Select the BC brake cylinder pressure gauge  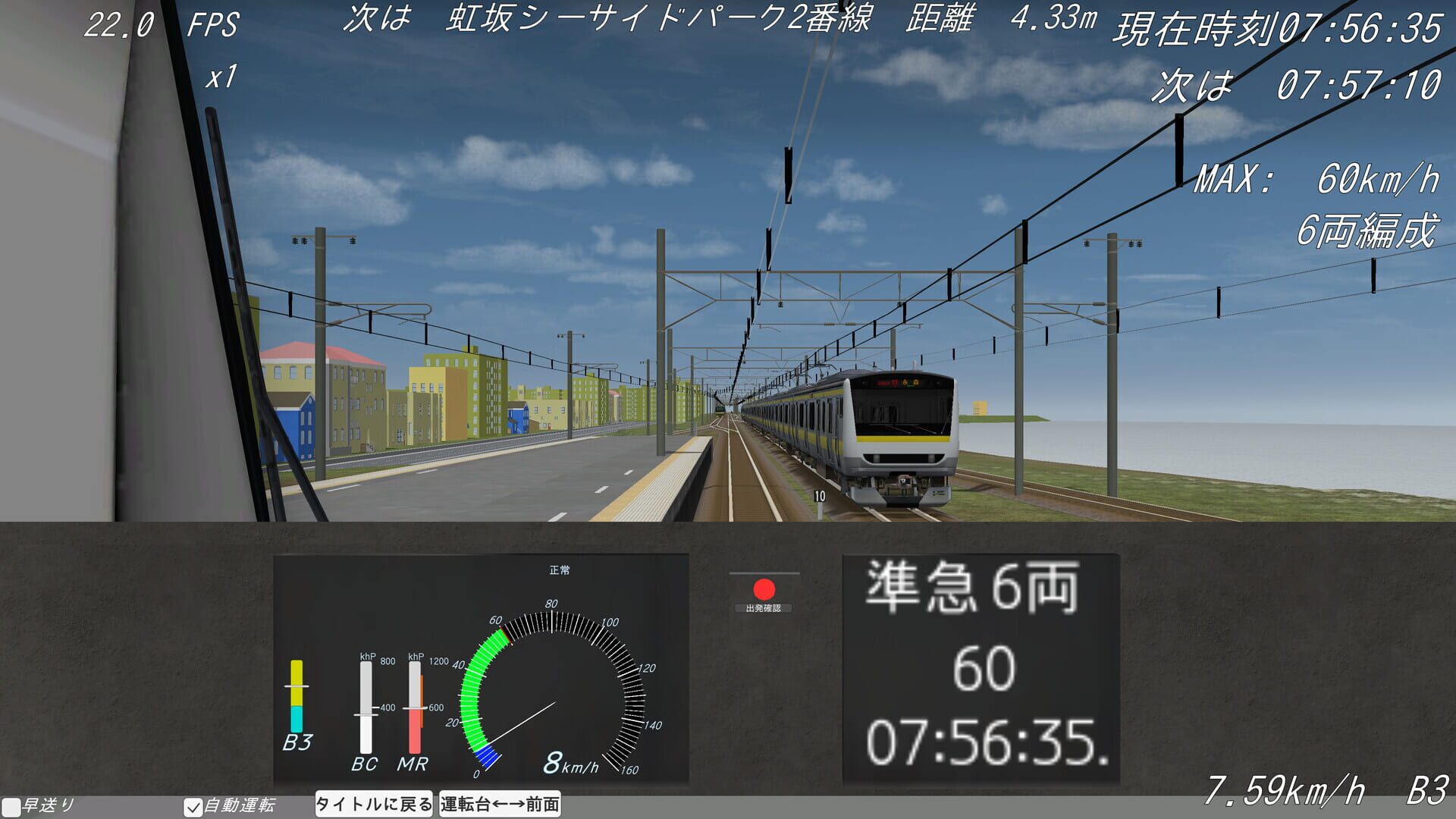(366, 705)
